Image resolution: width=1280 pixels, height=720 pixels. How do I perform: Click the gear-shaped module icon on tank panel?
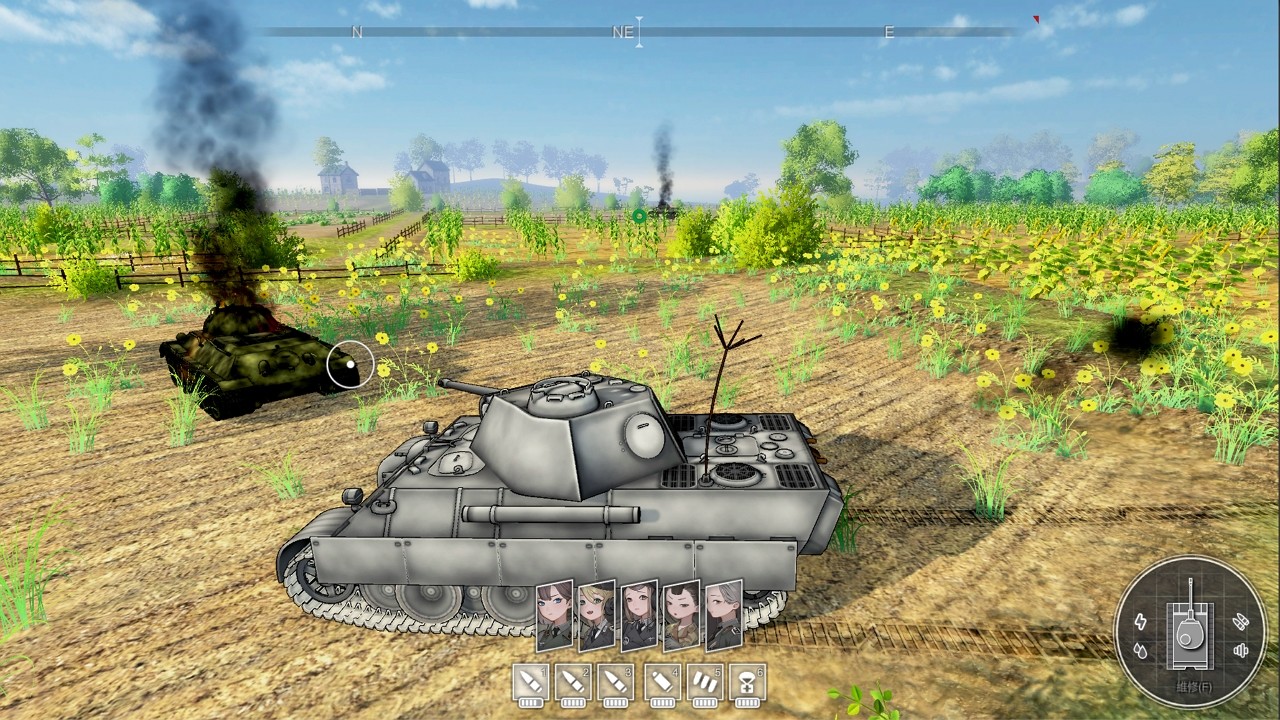[x=1241, y=651]
